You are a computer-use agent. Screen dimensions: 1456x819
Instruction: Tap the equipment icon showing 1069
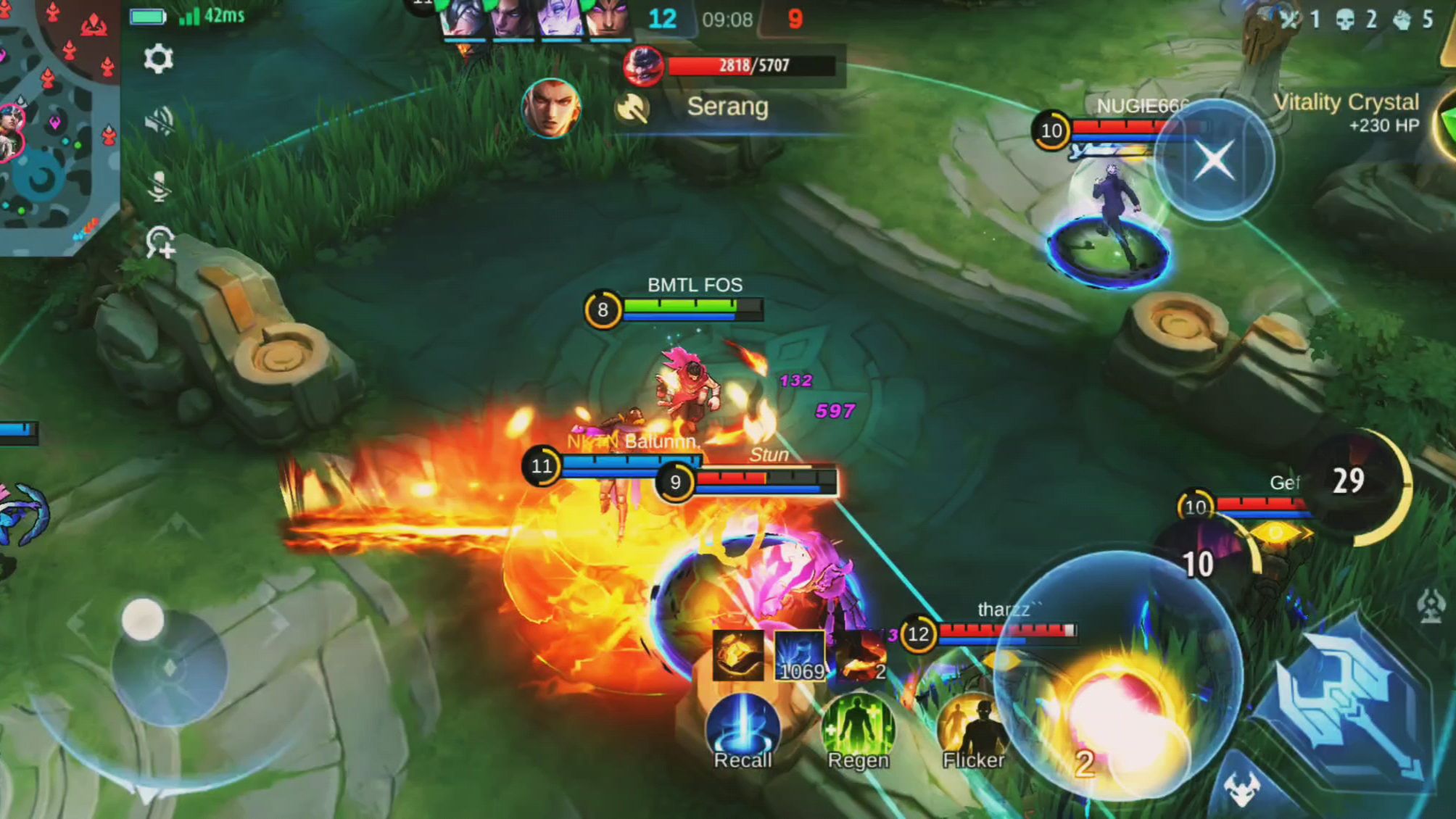tap(800, 656)
